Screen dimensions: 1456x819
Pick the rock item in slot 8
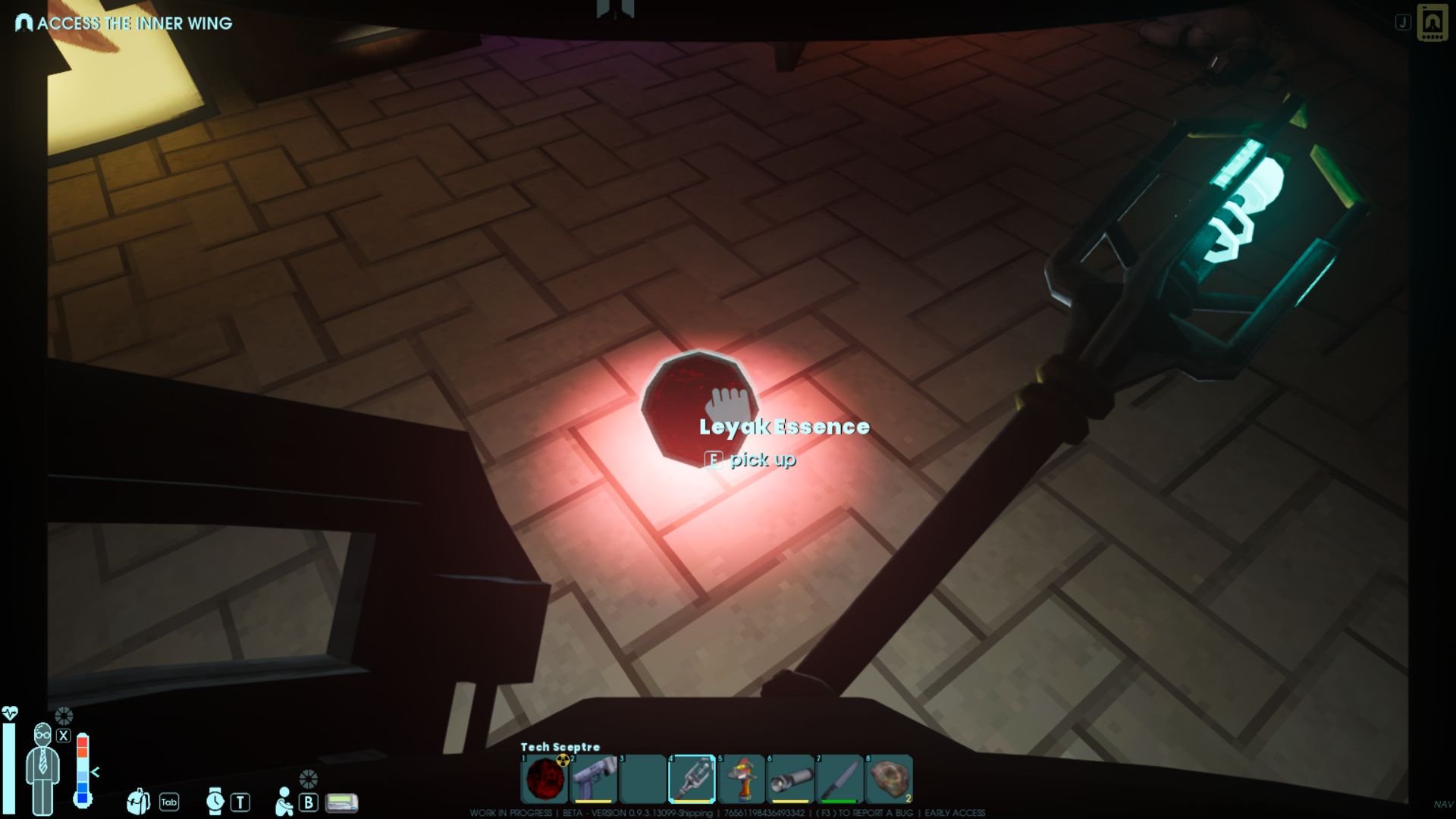point(889,779)
